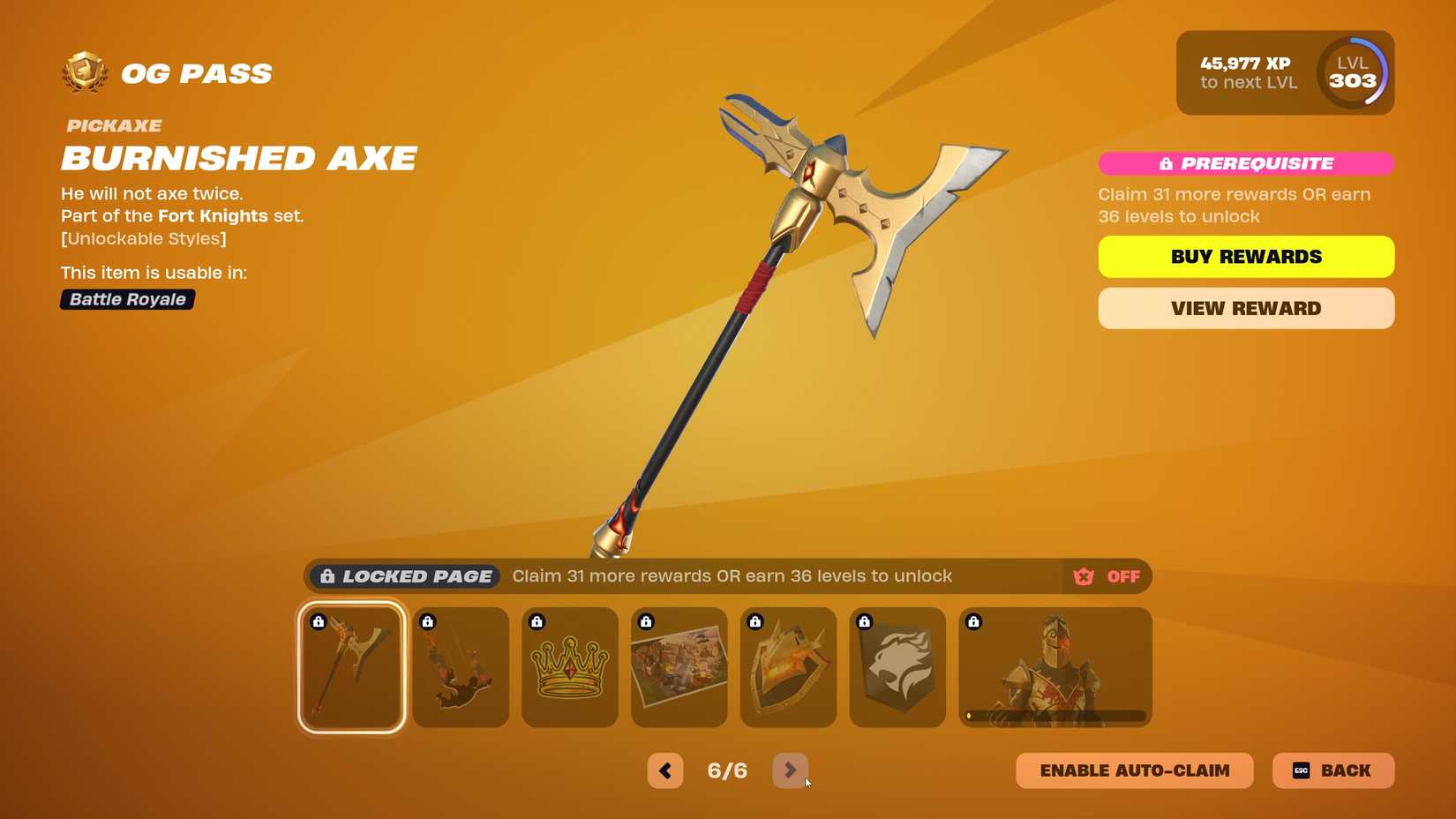Enable auto-claim for rewards
Image resolution: width=1456 pixels, height=819 pixels.
[x=1134, y=770]
